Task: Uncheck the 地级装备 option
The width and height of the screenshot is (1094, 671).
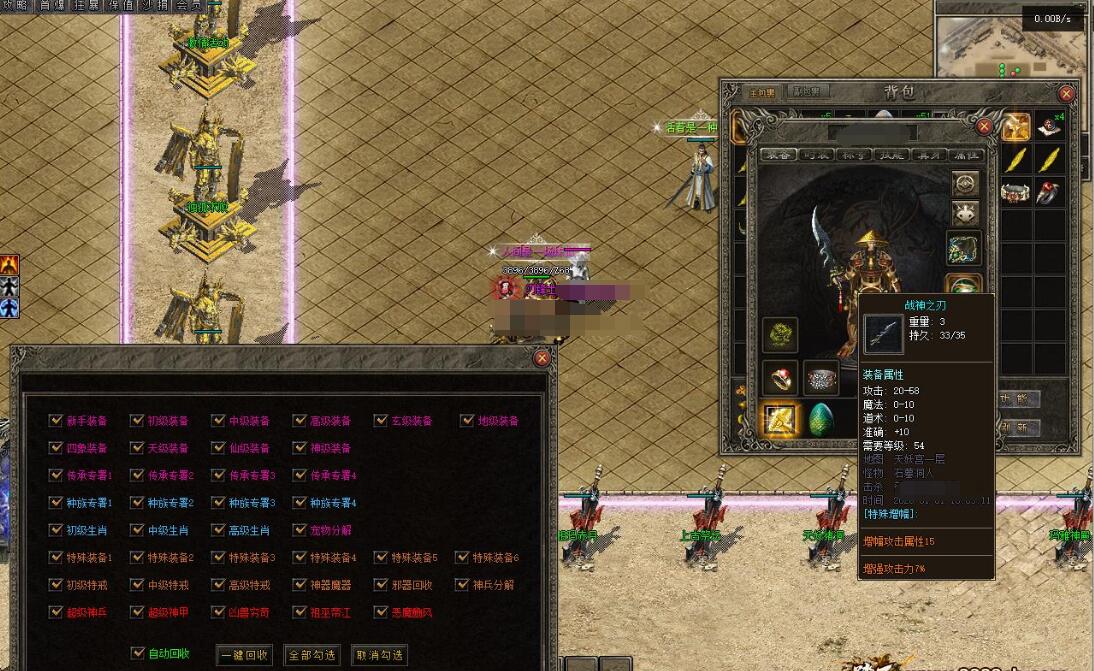Action: coord(467,421)
